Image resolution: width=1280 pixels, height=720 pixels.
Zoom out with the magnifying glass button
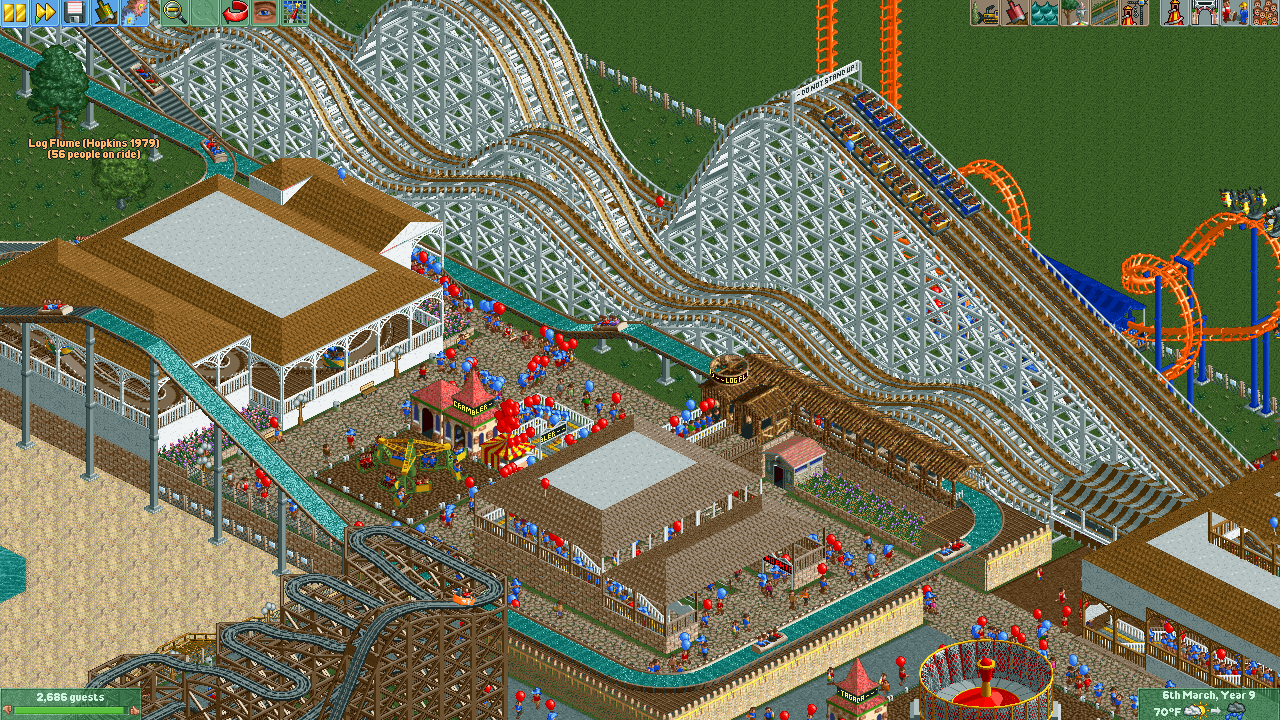(174, 12)
